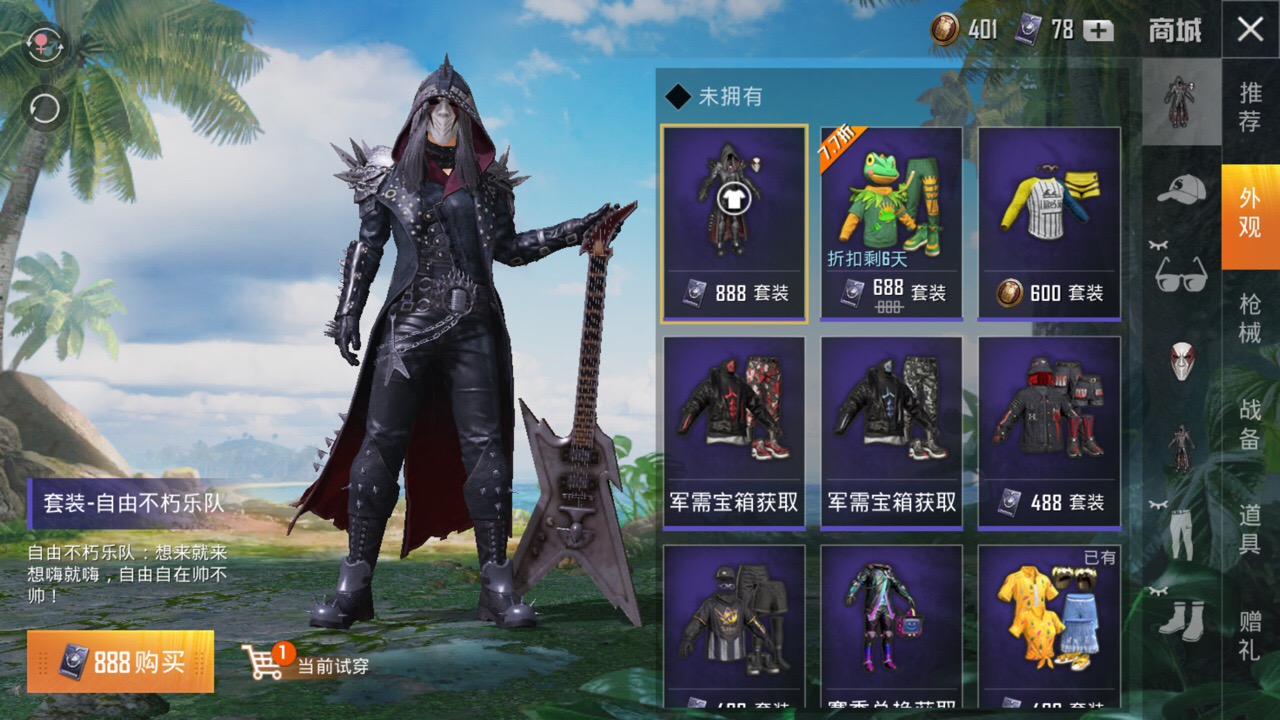Image resolution: width=1280 pixels, height=720 pixels.
Task: Reset character rotation with the circular arrow
Action: coord(45,108)
